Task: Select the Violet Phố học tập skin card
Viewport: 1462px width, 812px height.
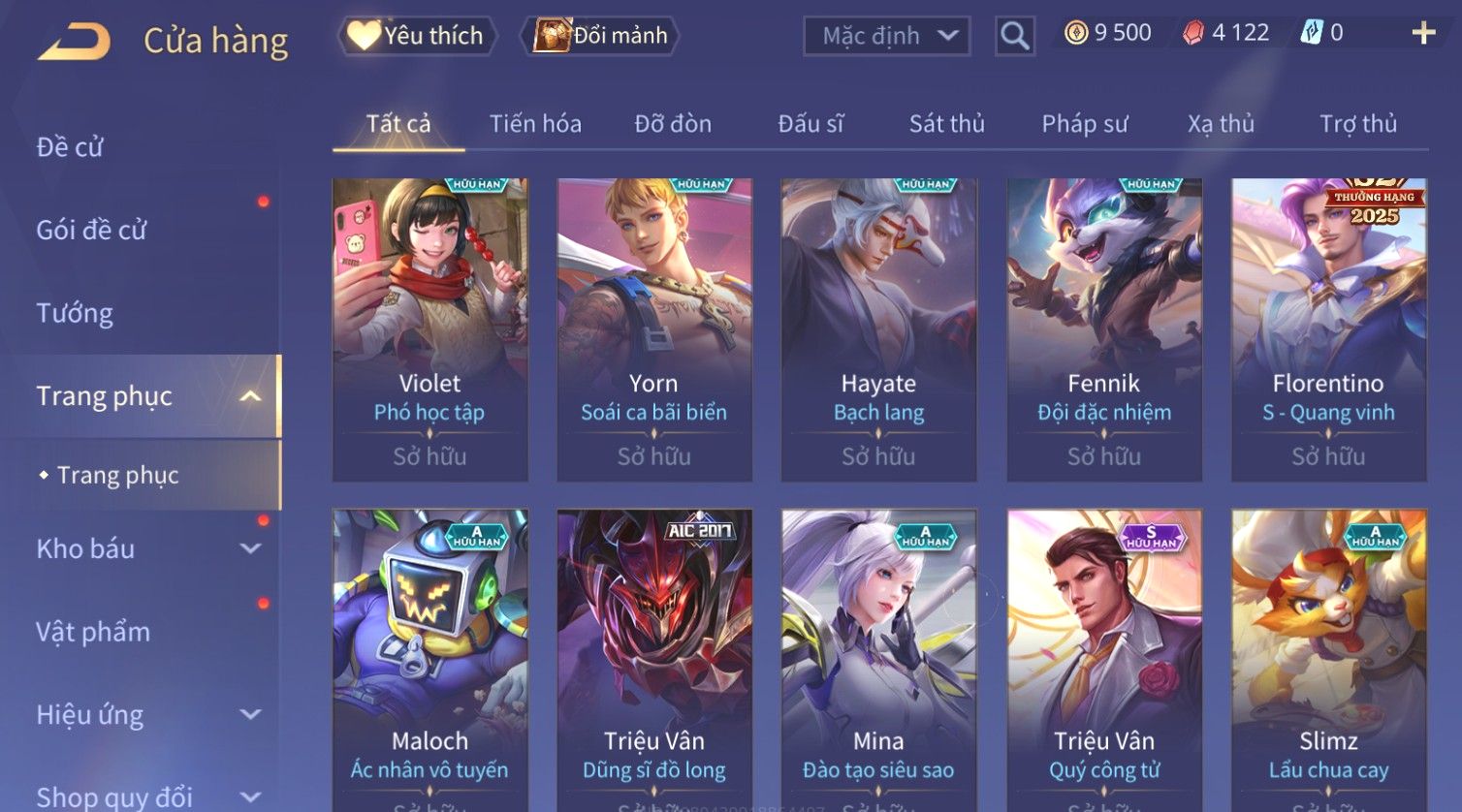Action: pos(429,329)
